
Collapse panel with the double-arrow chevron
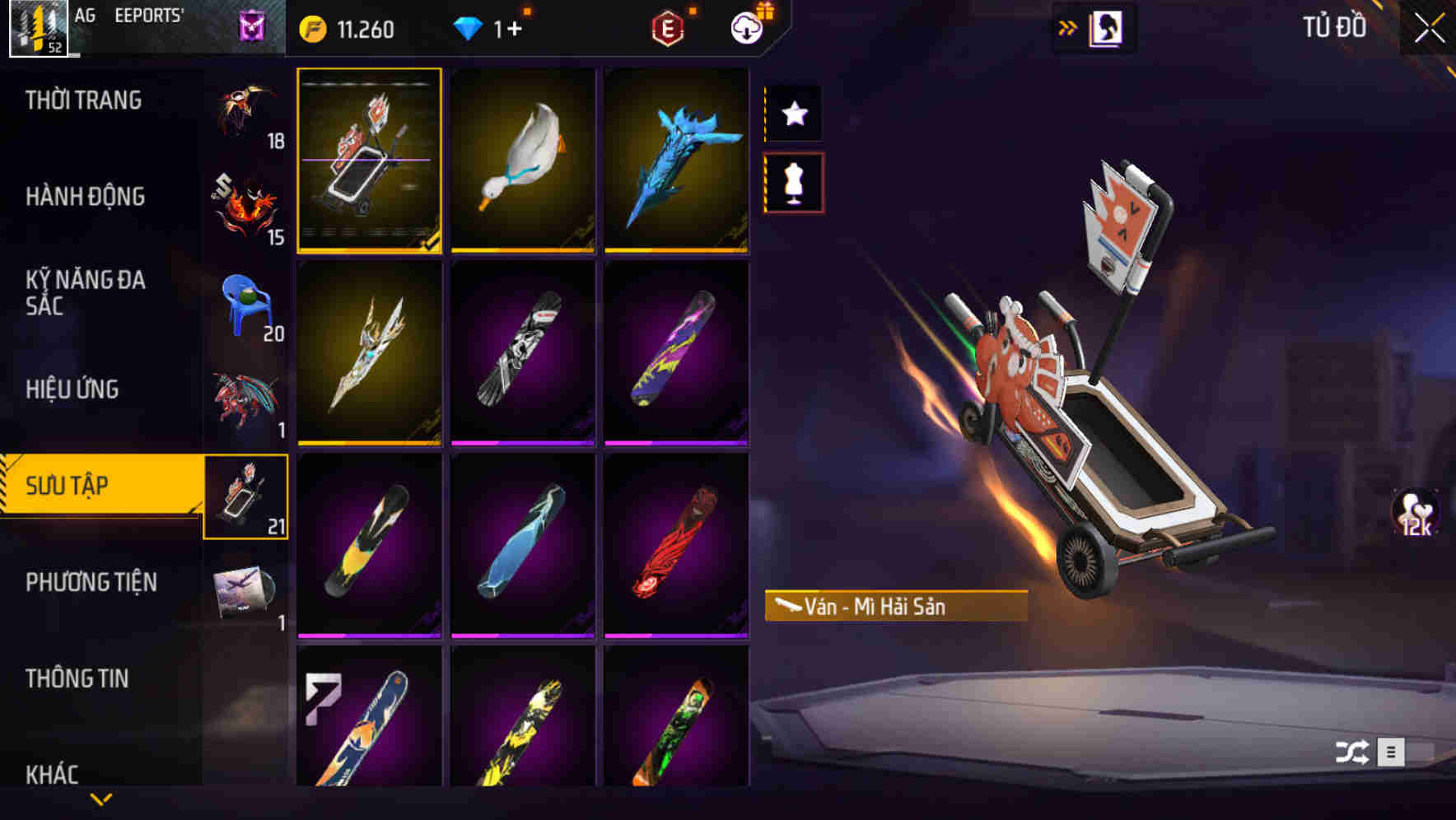[x=1067, y=27]
